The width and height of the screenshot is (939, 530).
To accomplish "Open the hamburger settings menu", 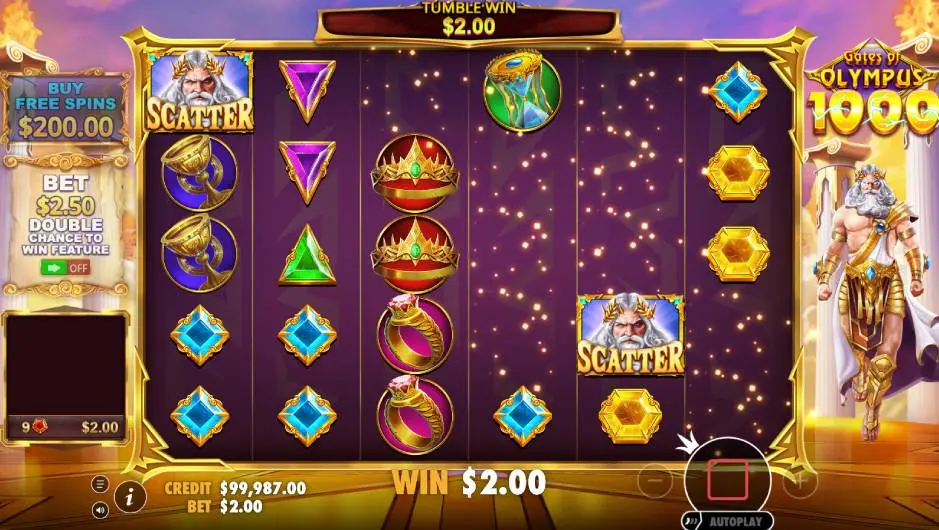I will (x=100, y=484).
